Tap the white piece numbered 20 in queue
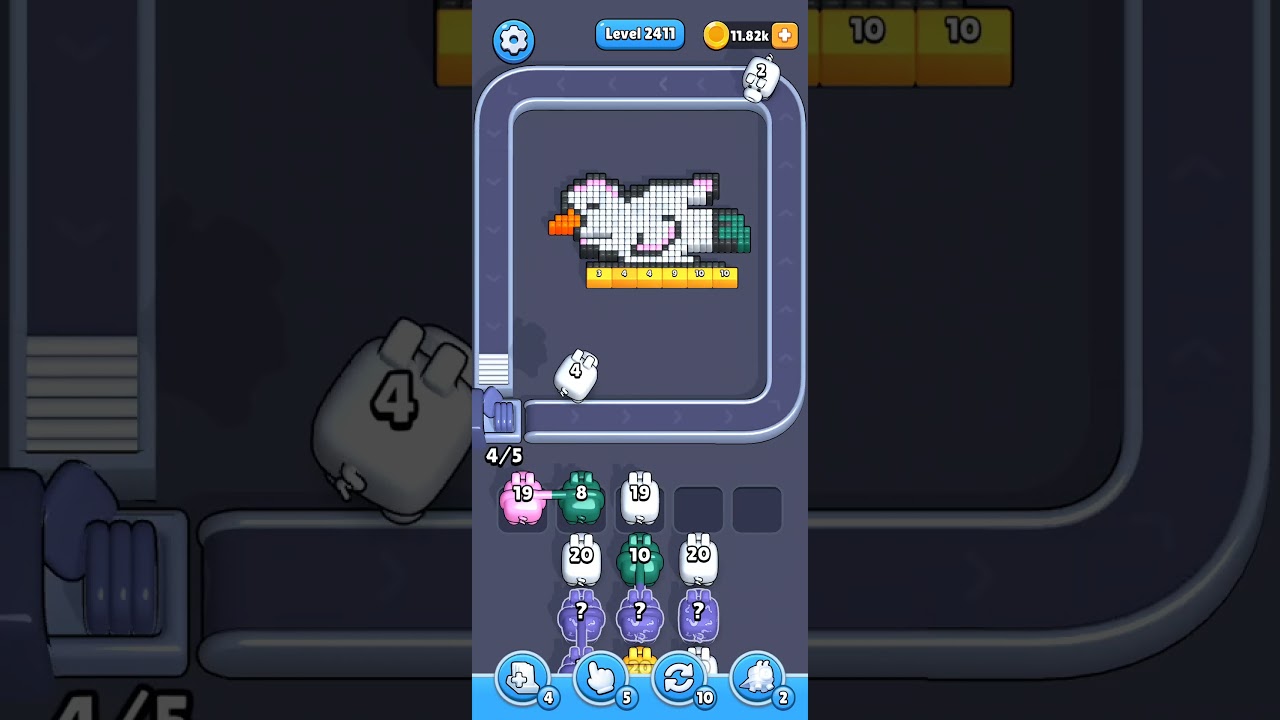The height and width of the screenshot is (720, 1280). [580, 557]
